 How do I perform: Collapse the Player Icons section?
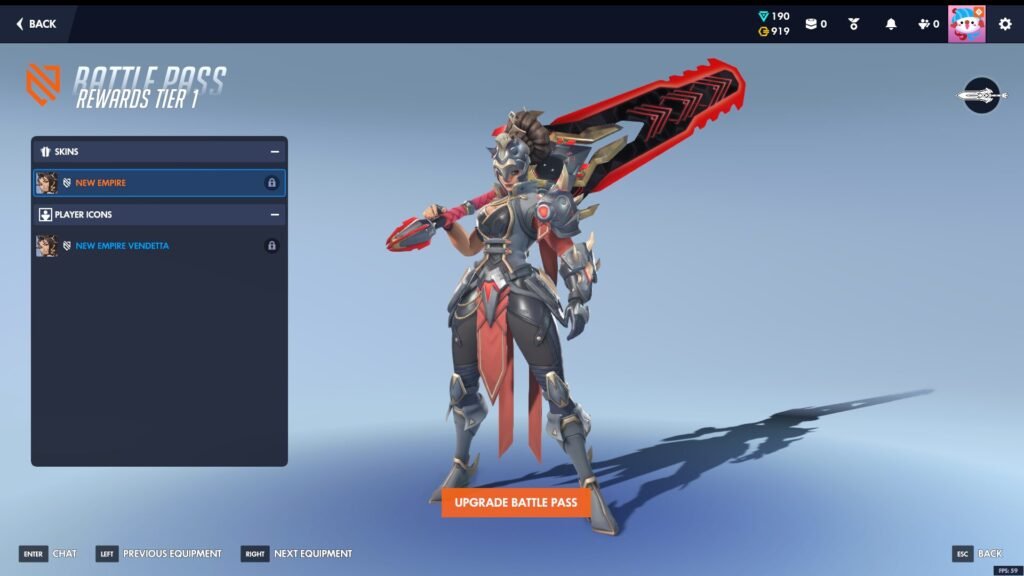(274, 215)
